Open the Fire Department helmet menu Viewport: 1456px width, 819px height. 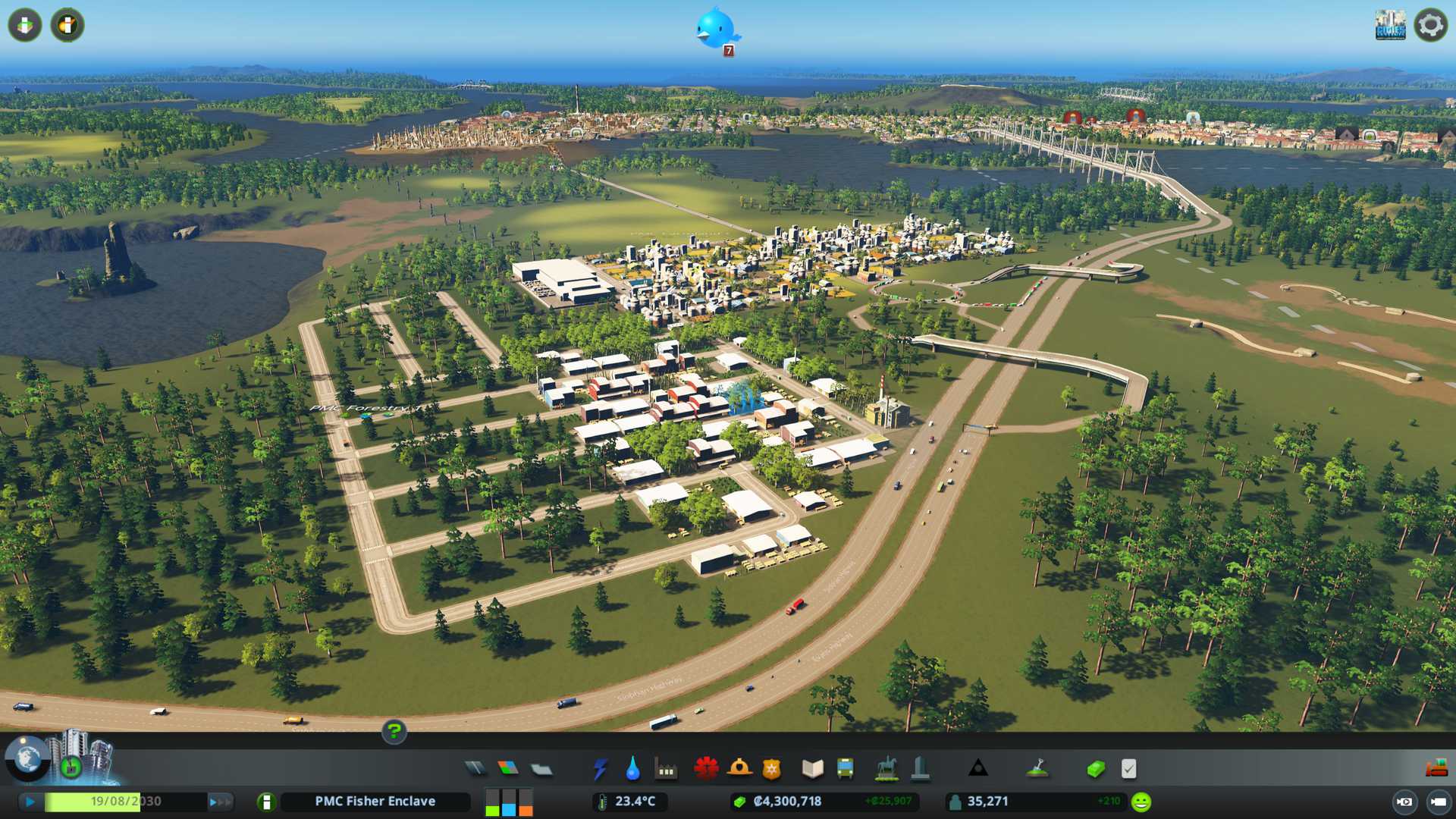pyautogui.click(x=739, y=769)
